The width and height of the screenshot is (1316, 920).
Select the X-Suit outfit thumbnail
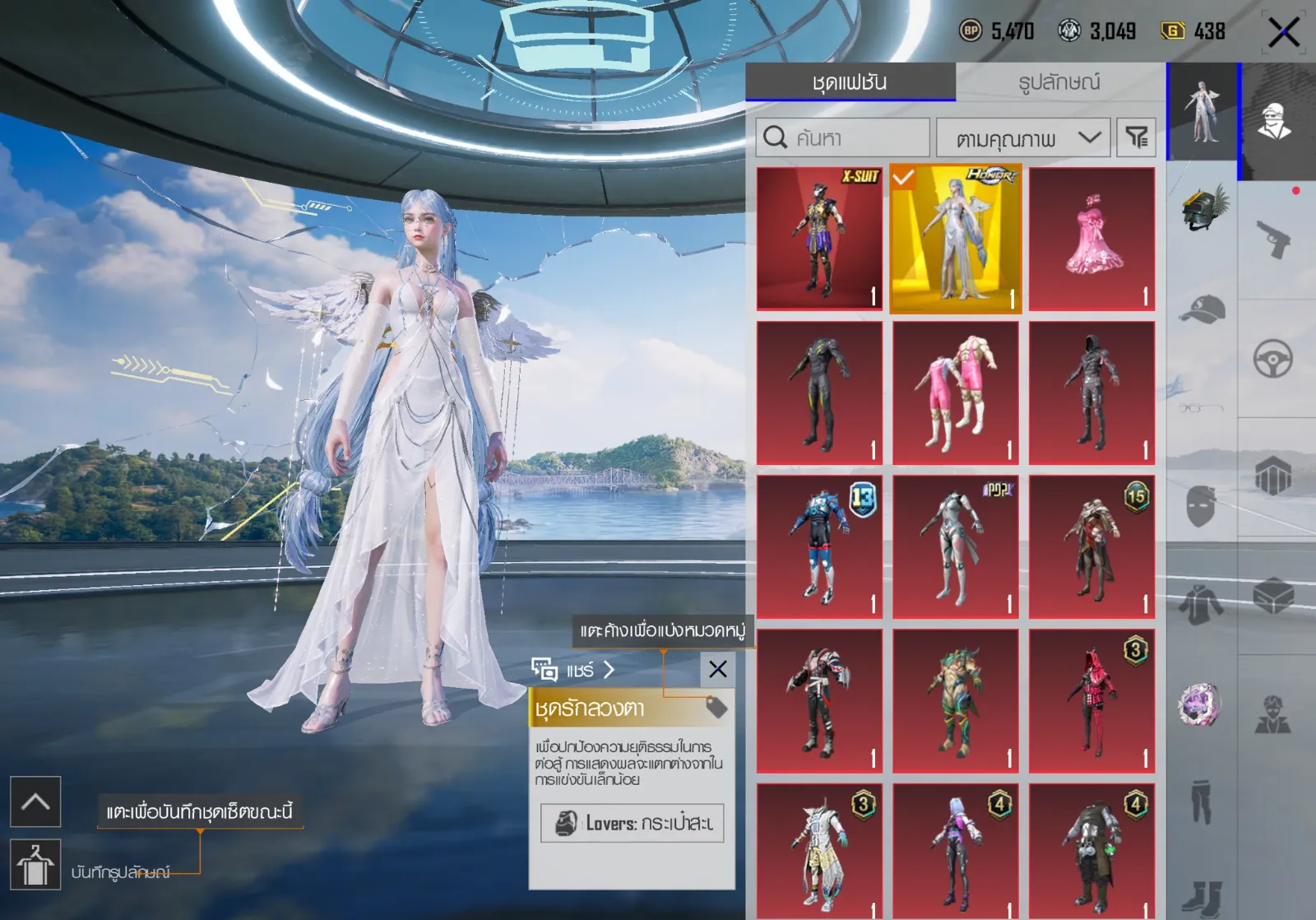point(819,239)
